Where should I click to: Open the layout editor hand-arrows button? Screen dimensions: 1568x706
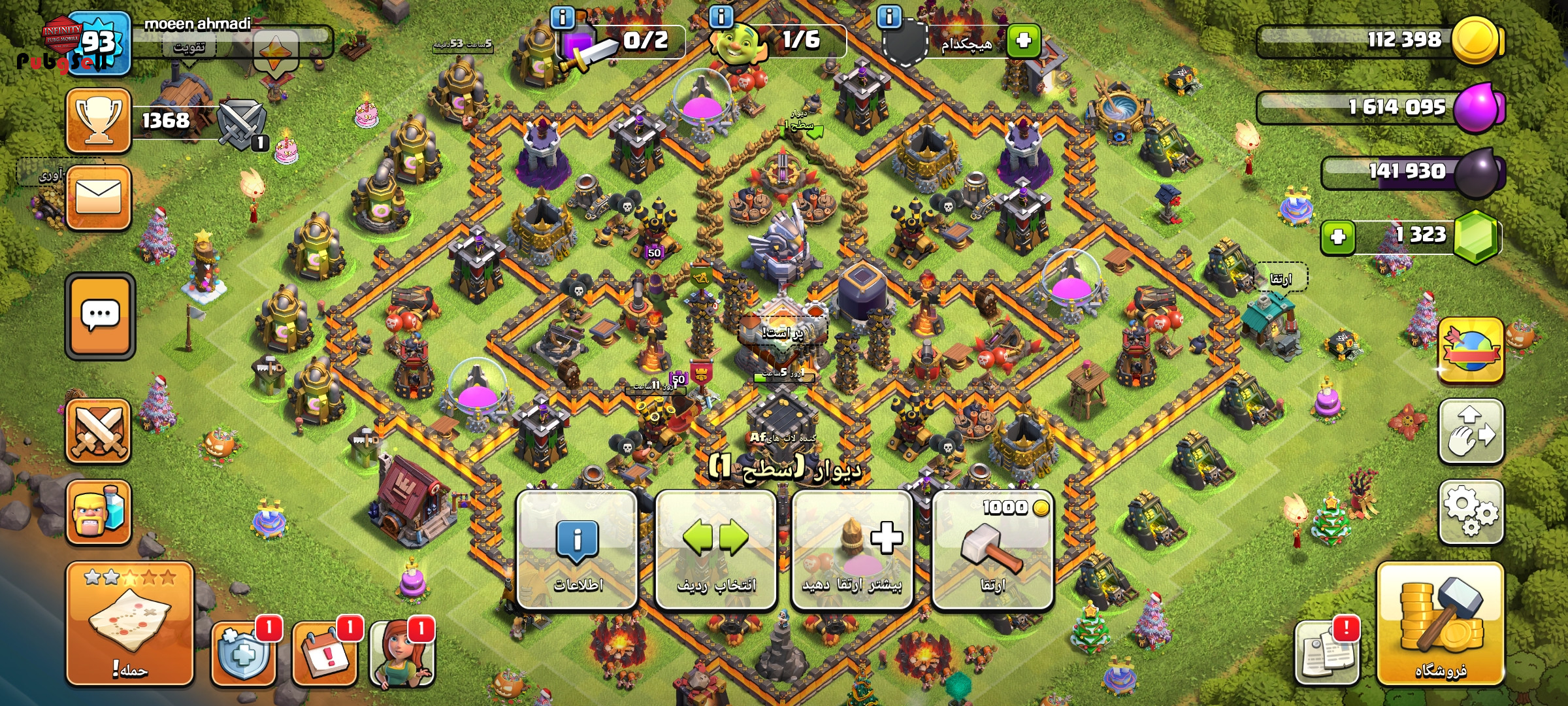(1471, 431)
